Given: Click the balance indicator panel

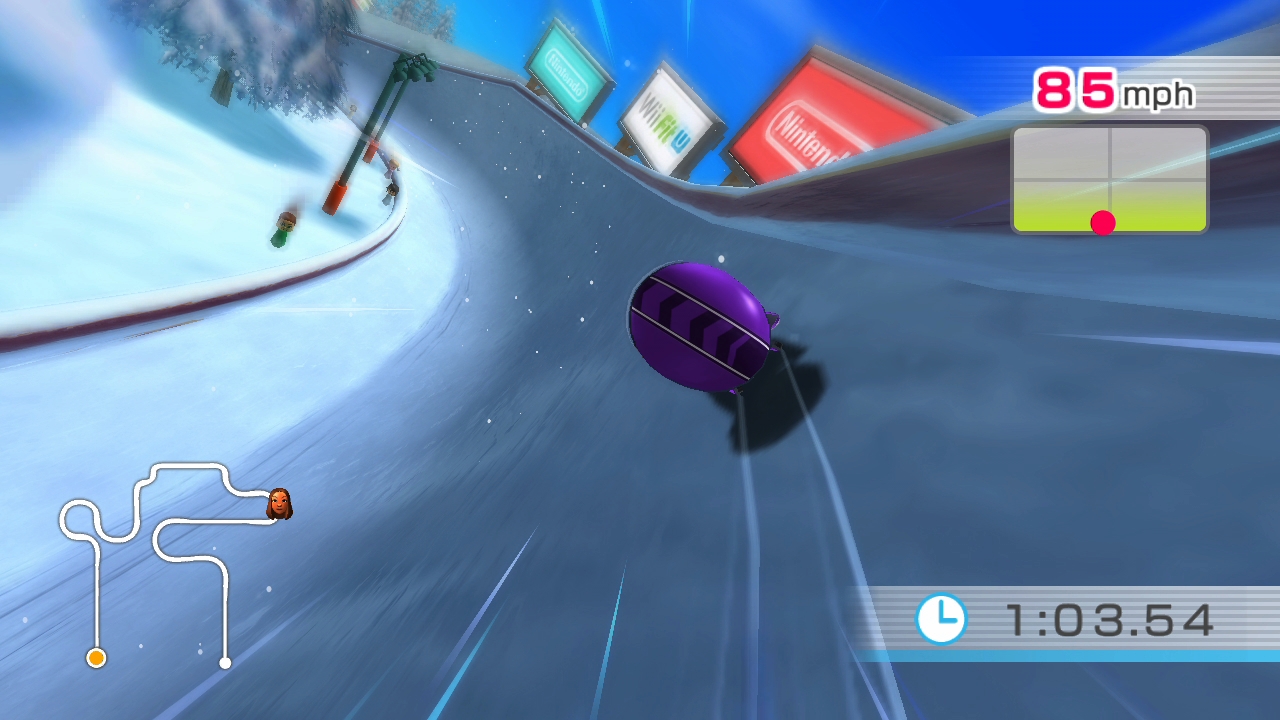Looking at the screenshot, I should (x=1109, y=180).
